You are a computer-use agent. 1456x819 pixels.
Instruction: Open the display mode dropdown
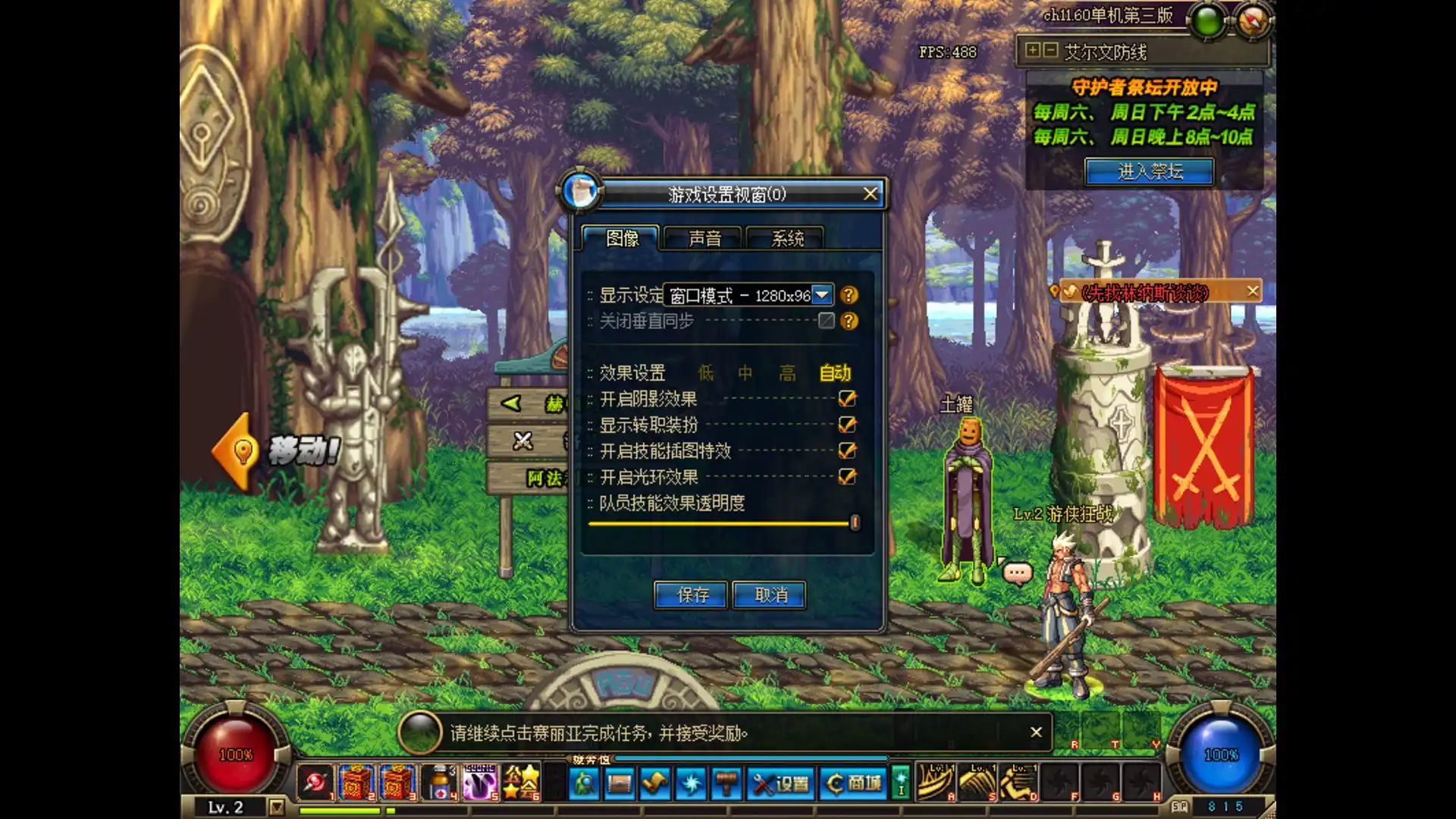coord(822,295)
